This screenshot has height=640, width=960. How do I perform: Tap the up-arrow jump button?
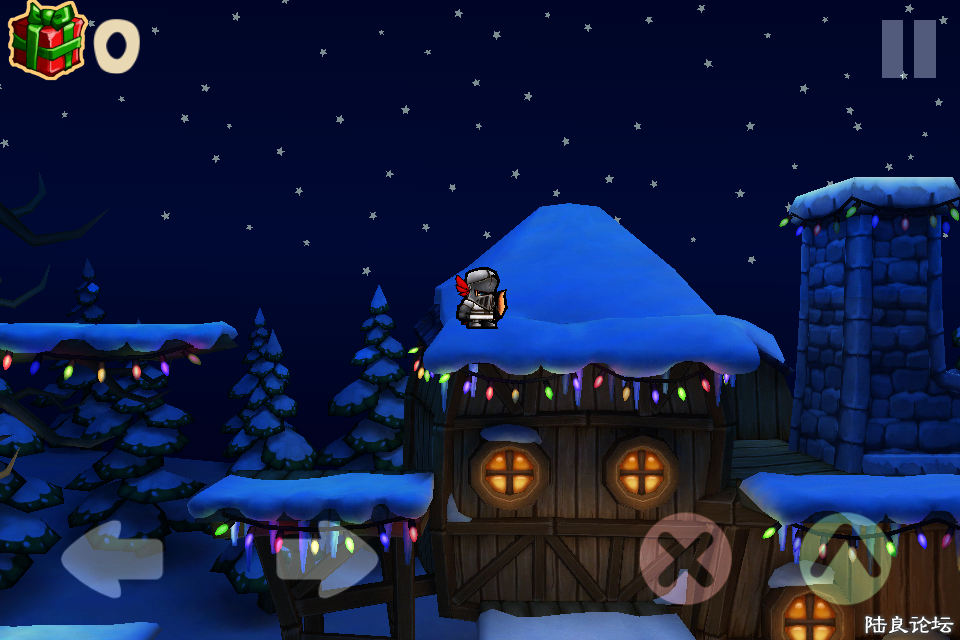click(x=845, y=558)
